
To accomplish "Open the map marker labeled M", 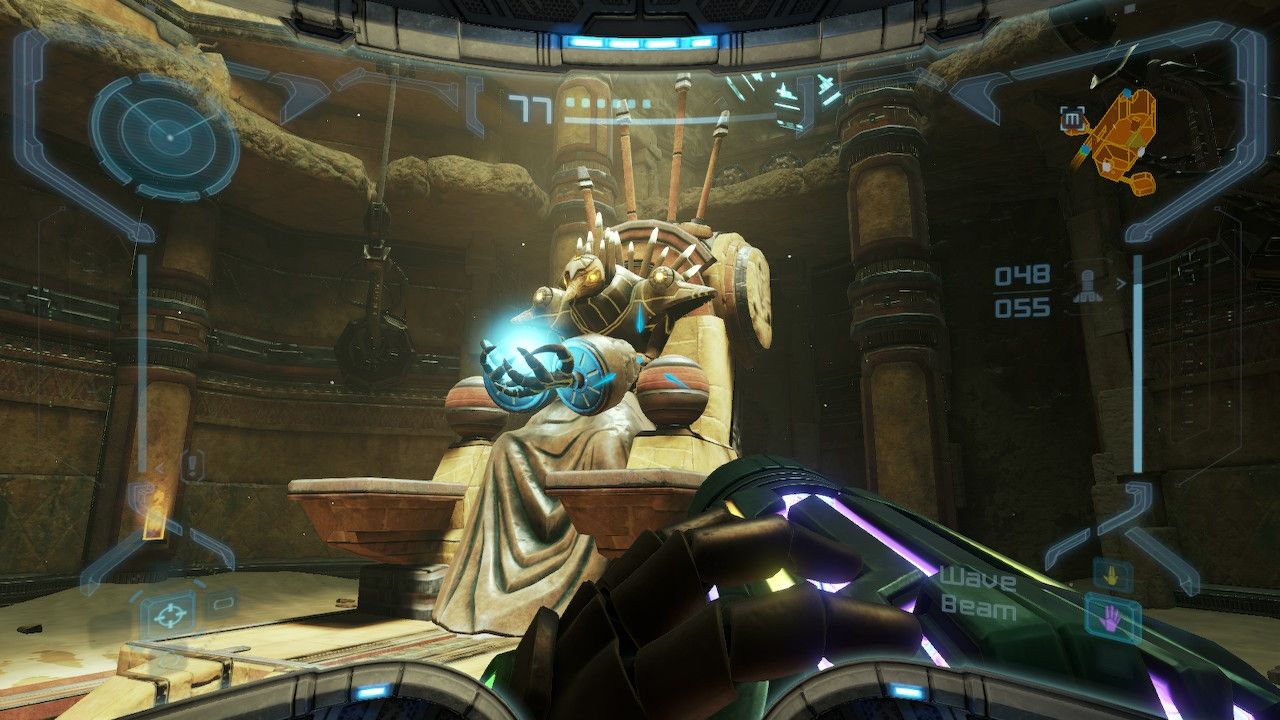I will point(1072,120).
